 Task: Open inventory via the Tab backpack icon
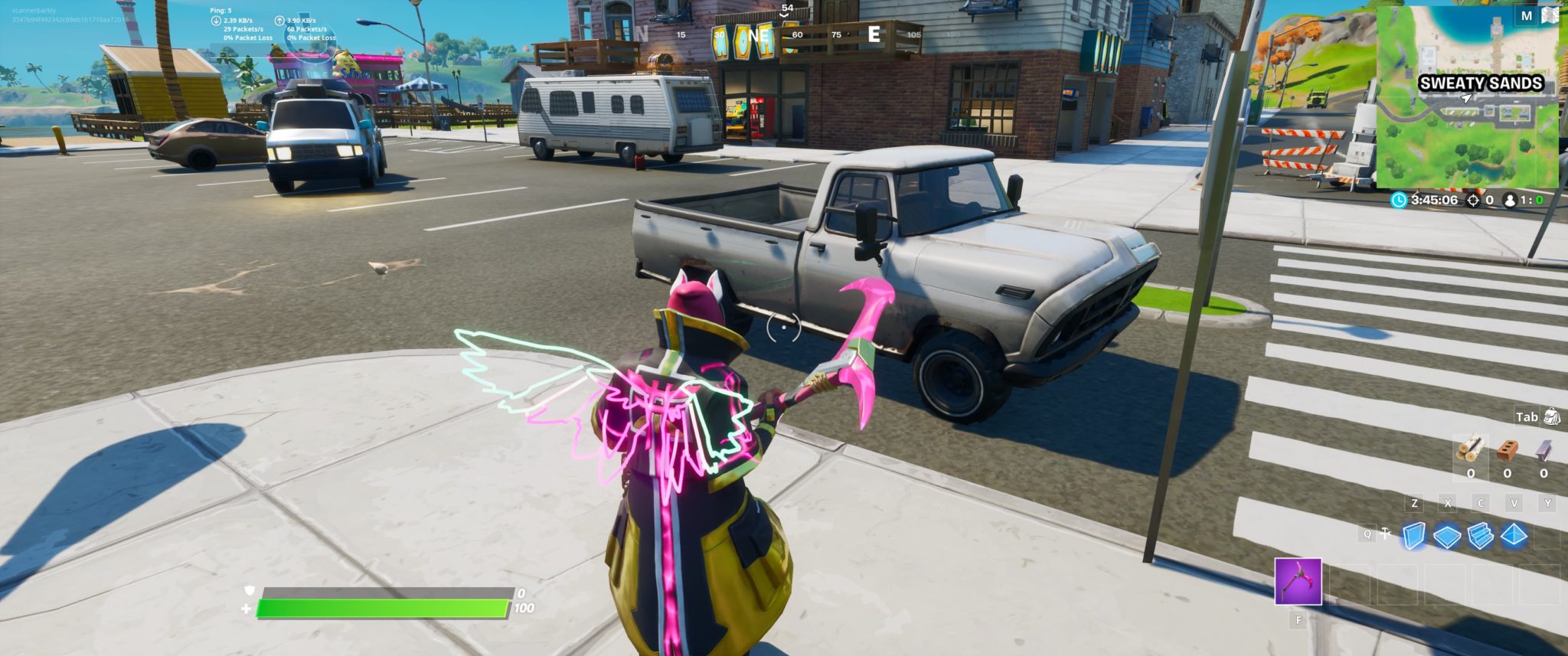pos(1550,417)
